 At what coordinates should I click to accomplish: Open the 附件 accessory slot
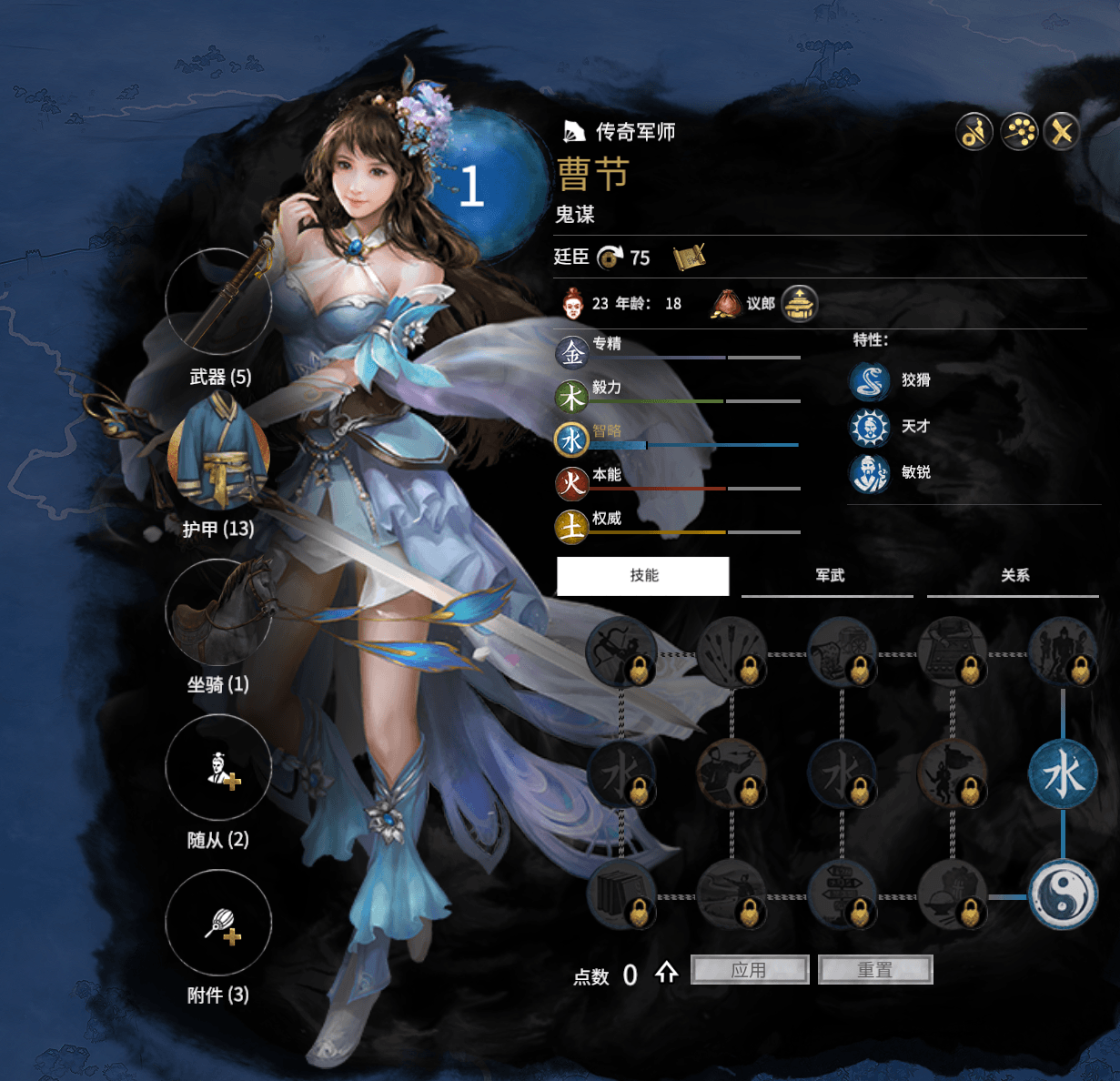click(218, 924)
